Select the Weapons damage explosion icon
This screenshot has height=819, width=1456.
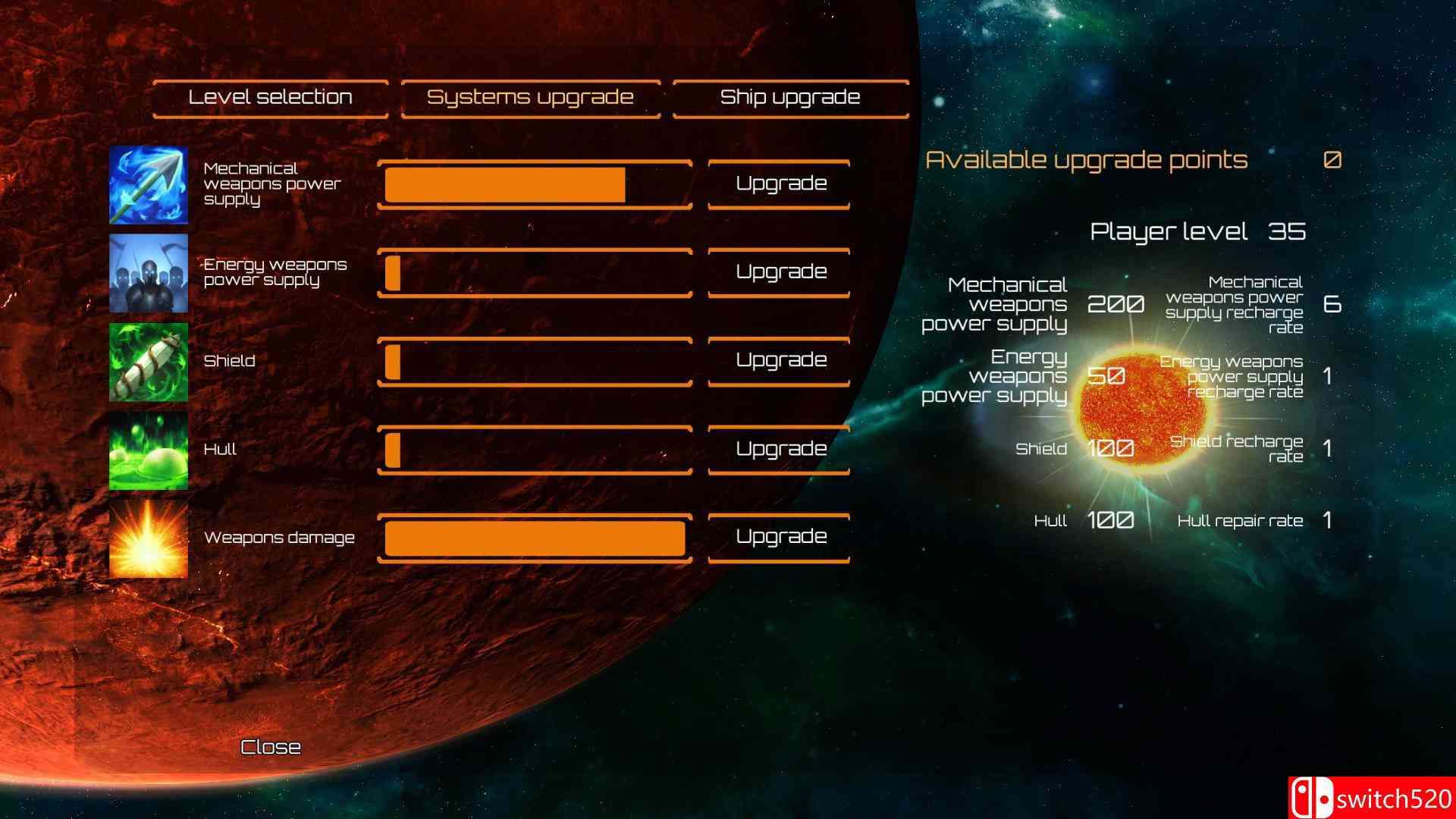pyautogui.click(x=149, y=538)
